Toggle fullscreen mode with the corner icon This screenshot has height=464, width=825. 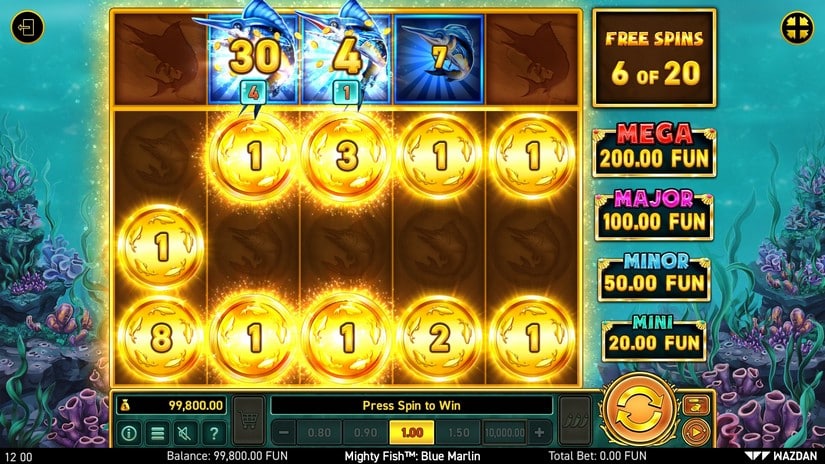(796, 26)
